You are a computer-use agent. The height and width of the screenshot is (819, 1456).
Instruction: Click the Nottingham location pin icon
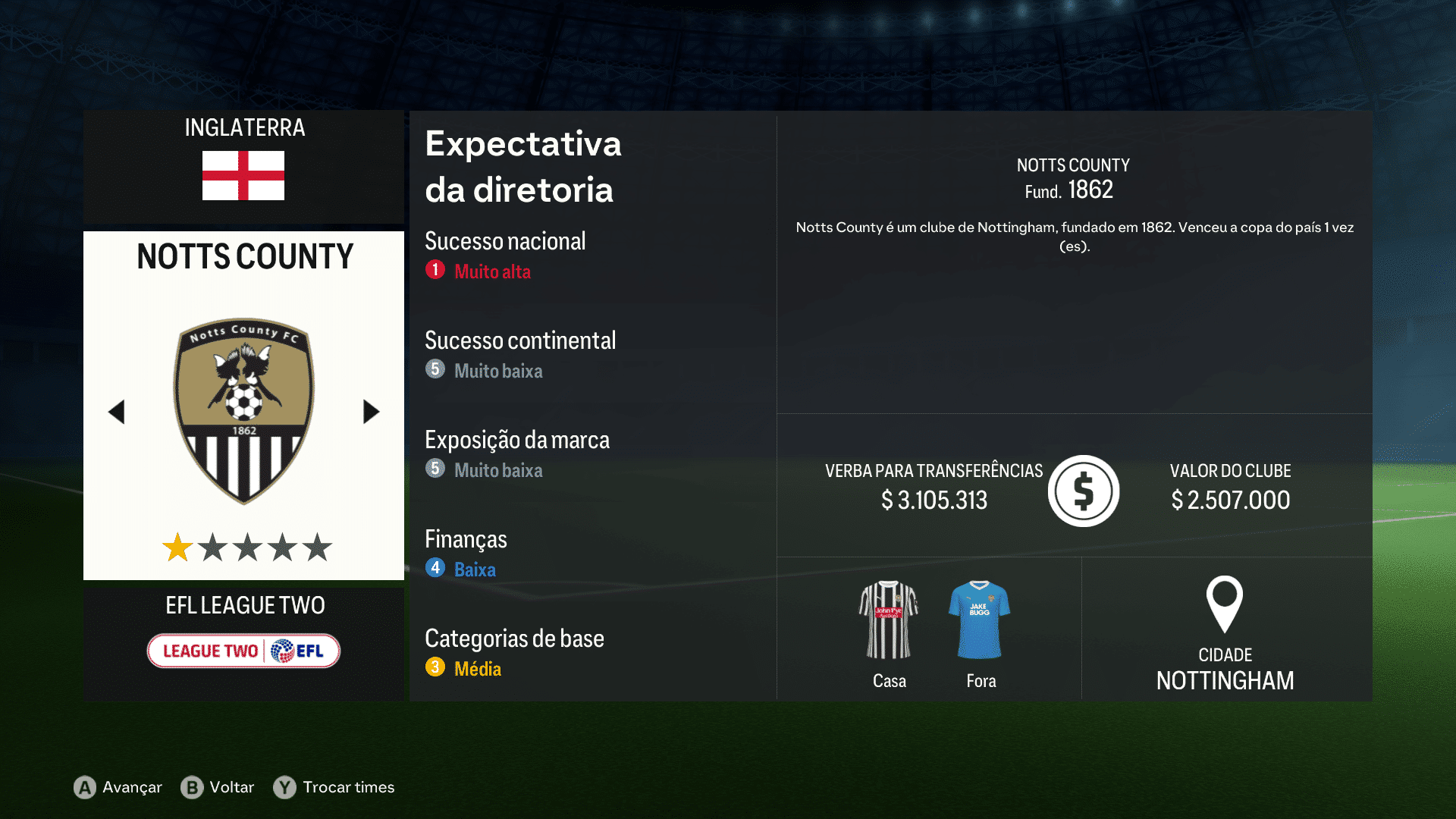pyautogui.click(x=1225, y=607)
